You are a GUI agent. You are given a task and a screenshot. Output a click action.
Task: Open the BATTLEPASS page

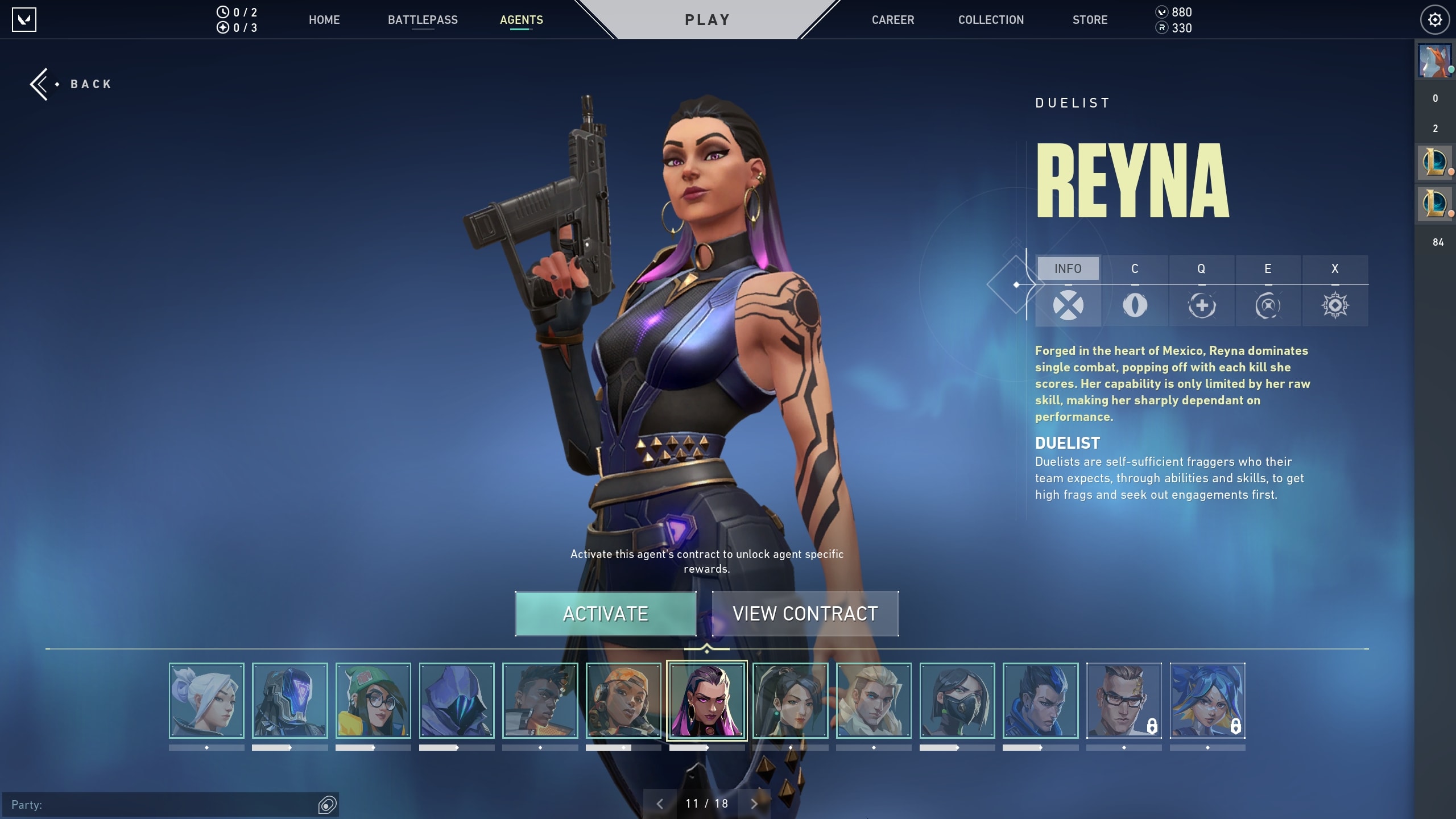click(423, 20)
